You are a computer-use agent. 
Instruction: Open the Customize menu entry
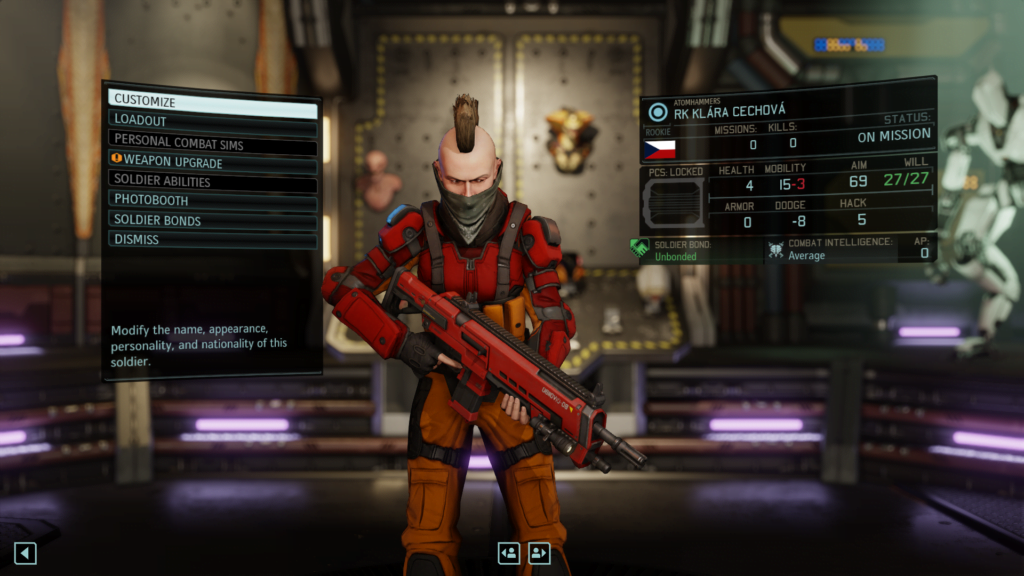pyautogui.click(x=212, y=101)
